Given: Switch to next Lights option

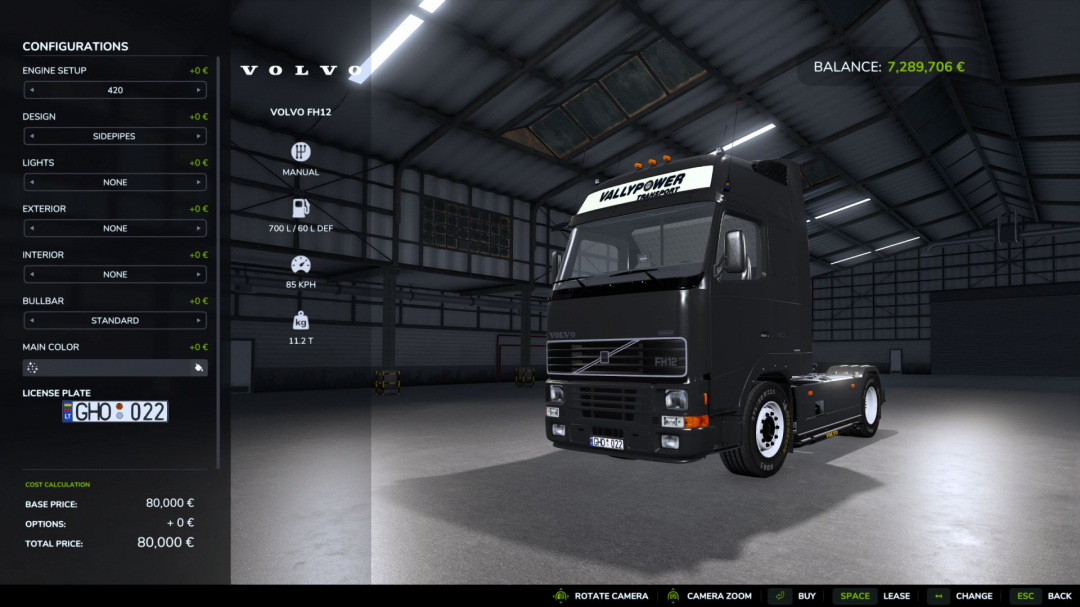Looking at the screenshot, I should tap(199, 182).
